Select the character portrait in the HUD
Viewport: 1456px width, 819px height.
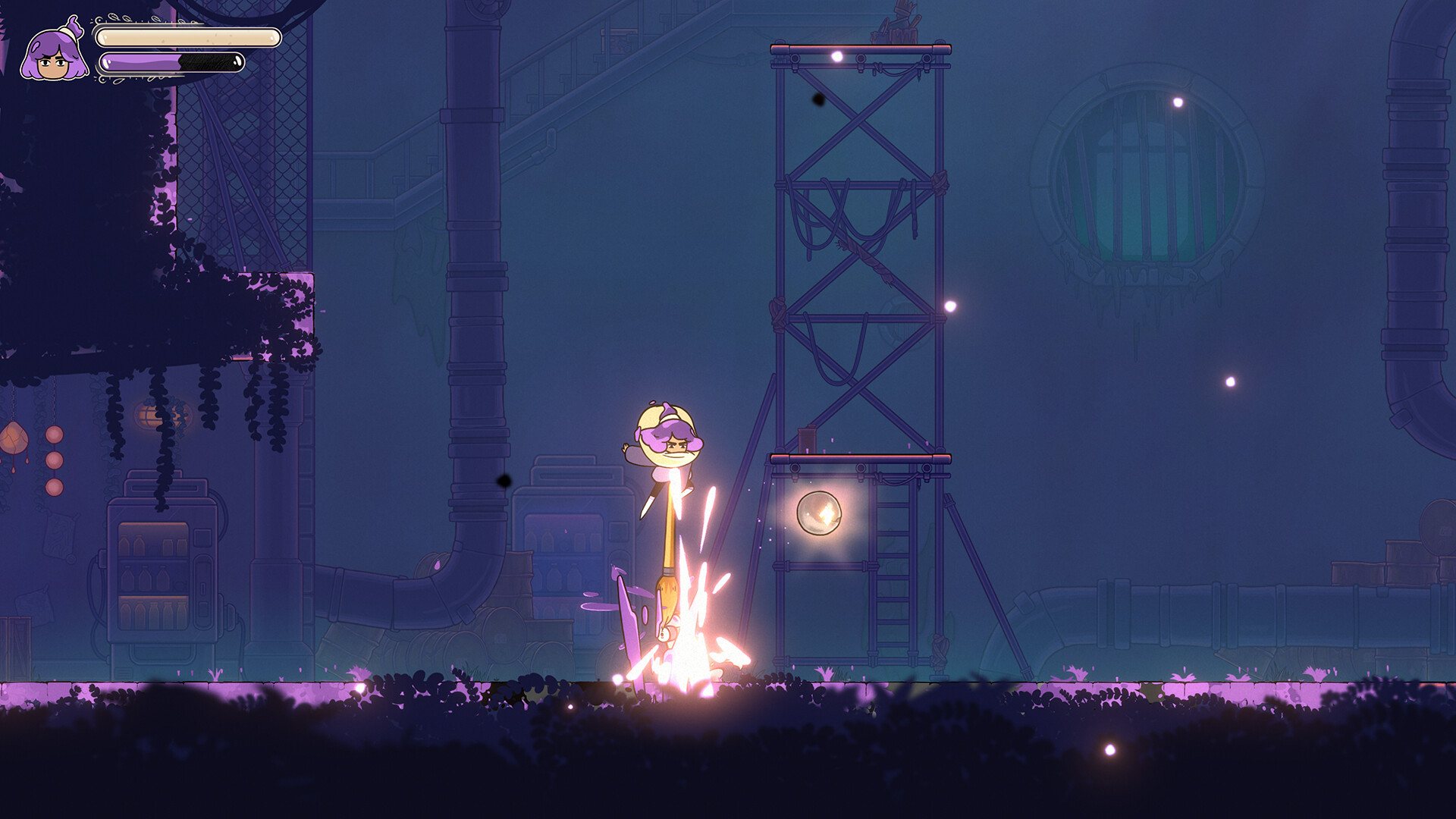pos(53,55)
